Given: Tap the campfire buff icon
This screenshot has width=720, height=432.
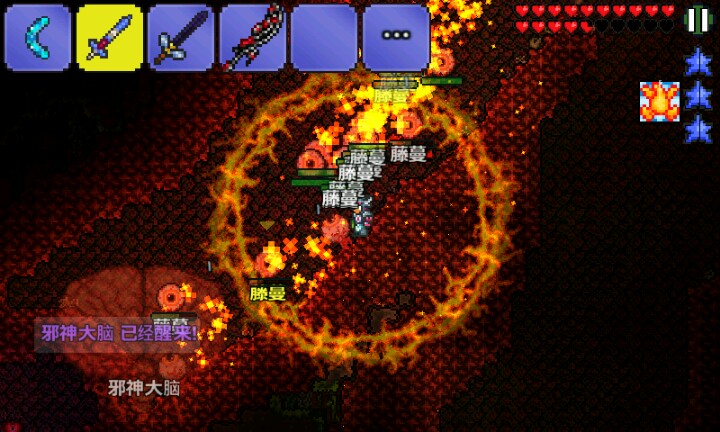Looking at the screenshot, I should click(x=659, y=101).
